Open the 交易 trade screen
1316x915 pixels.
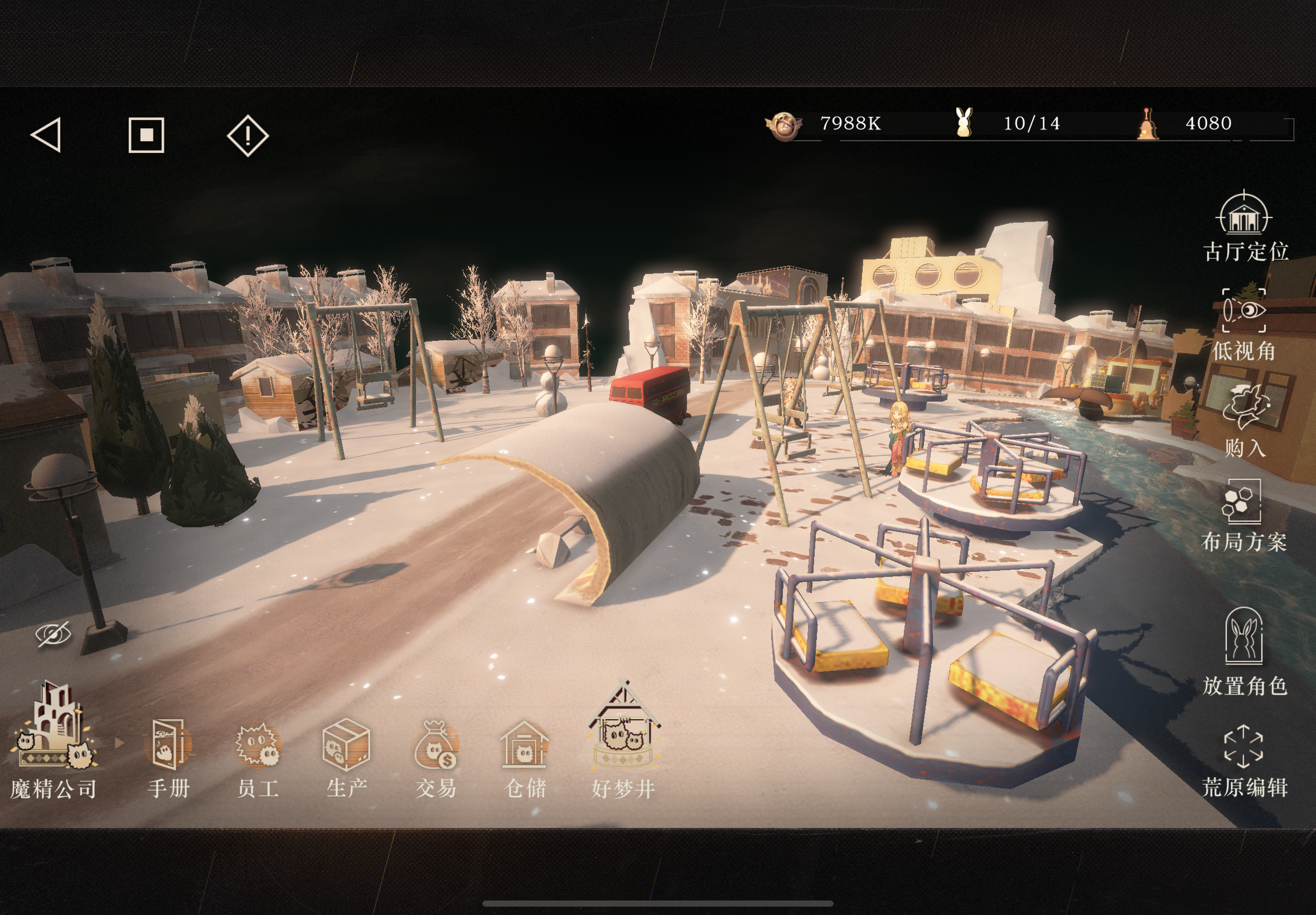436,758
